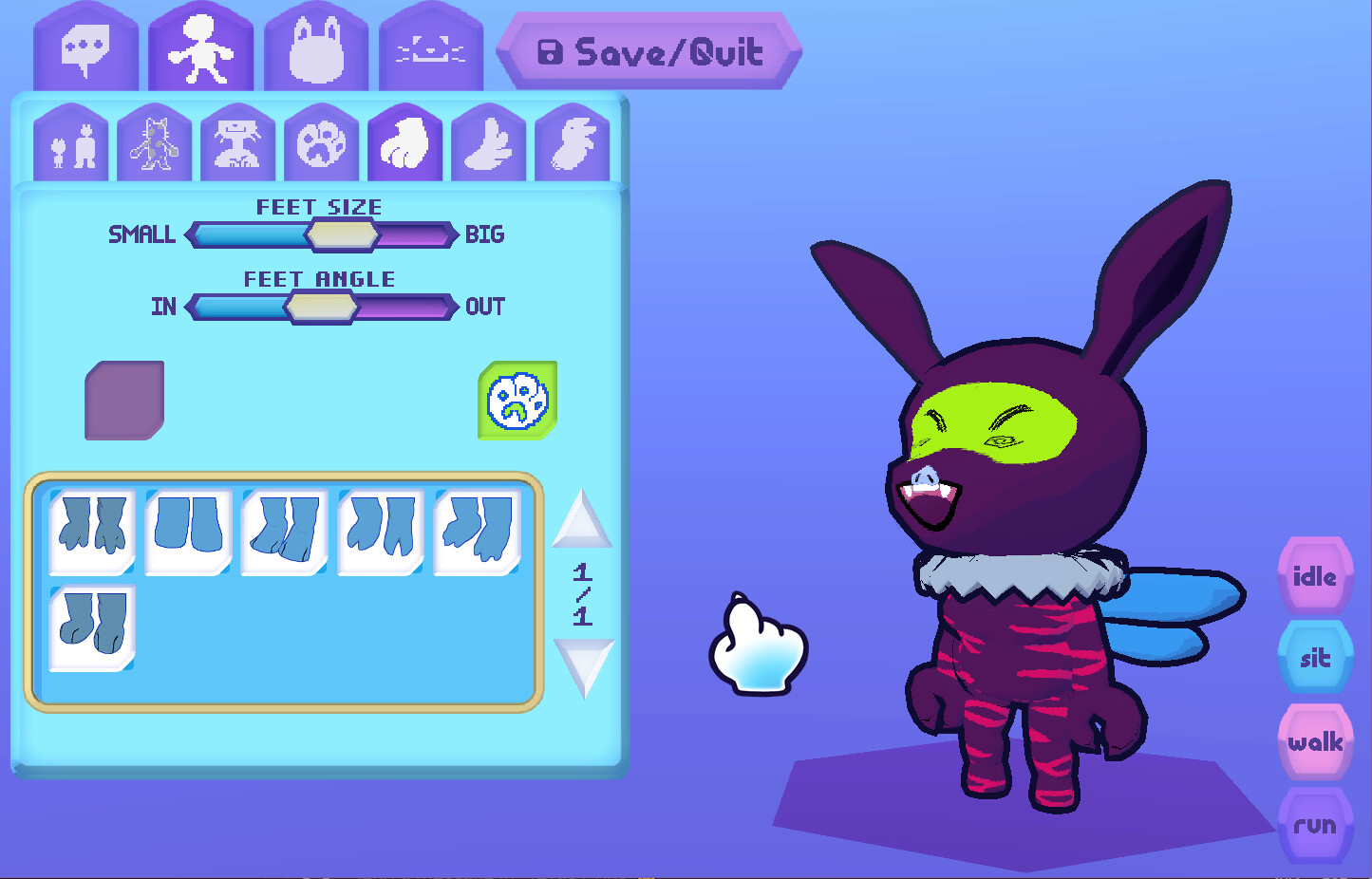Select the creature face sub-tab
This screenshot has width=1372, height=879.
237,142
